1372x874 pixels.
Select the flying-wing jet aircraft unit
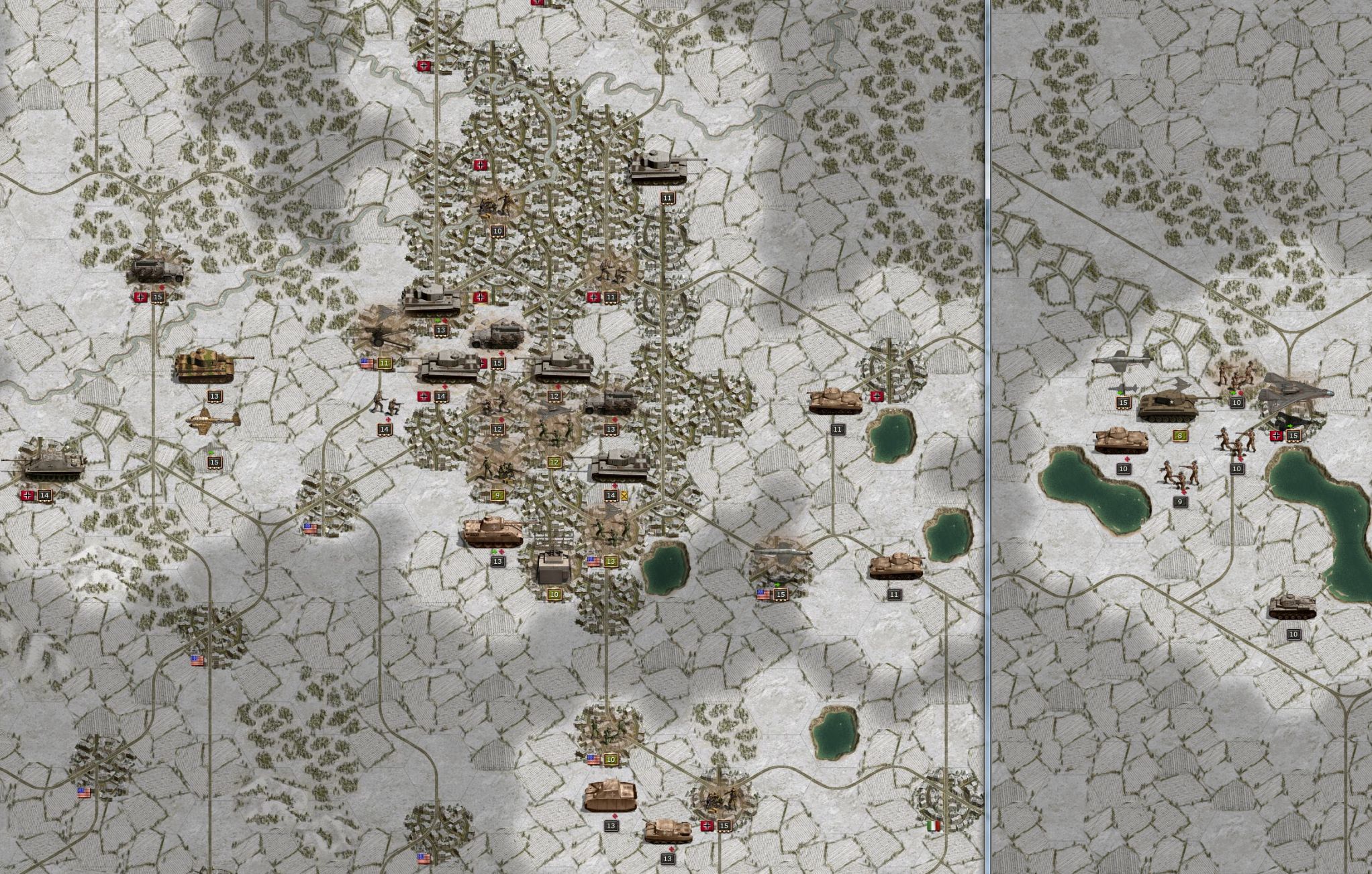point(1293,395)
